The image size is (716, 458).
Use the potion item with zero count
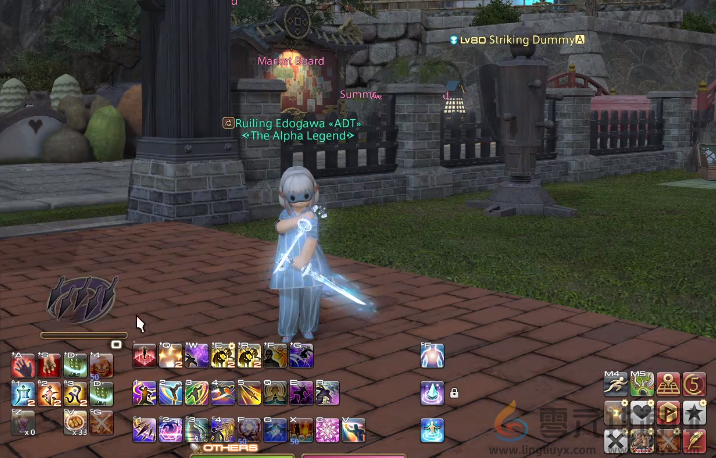(x=23, y=421)
